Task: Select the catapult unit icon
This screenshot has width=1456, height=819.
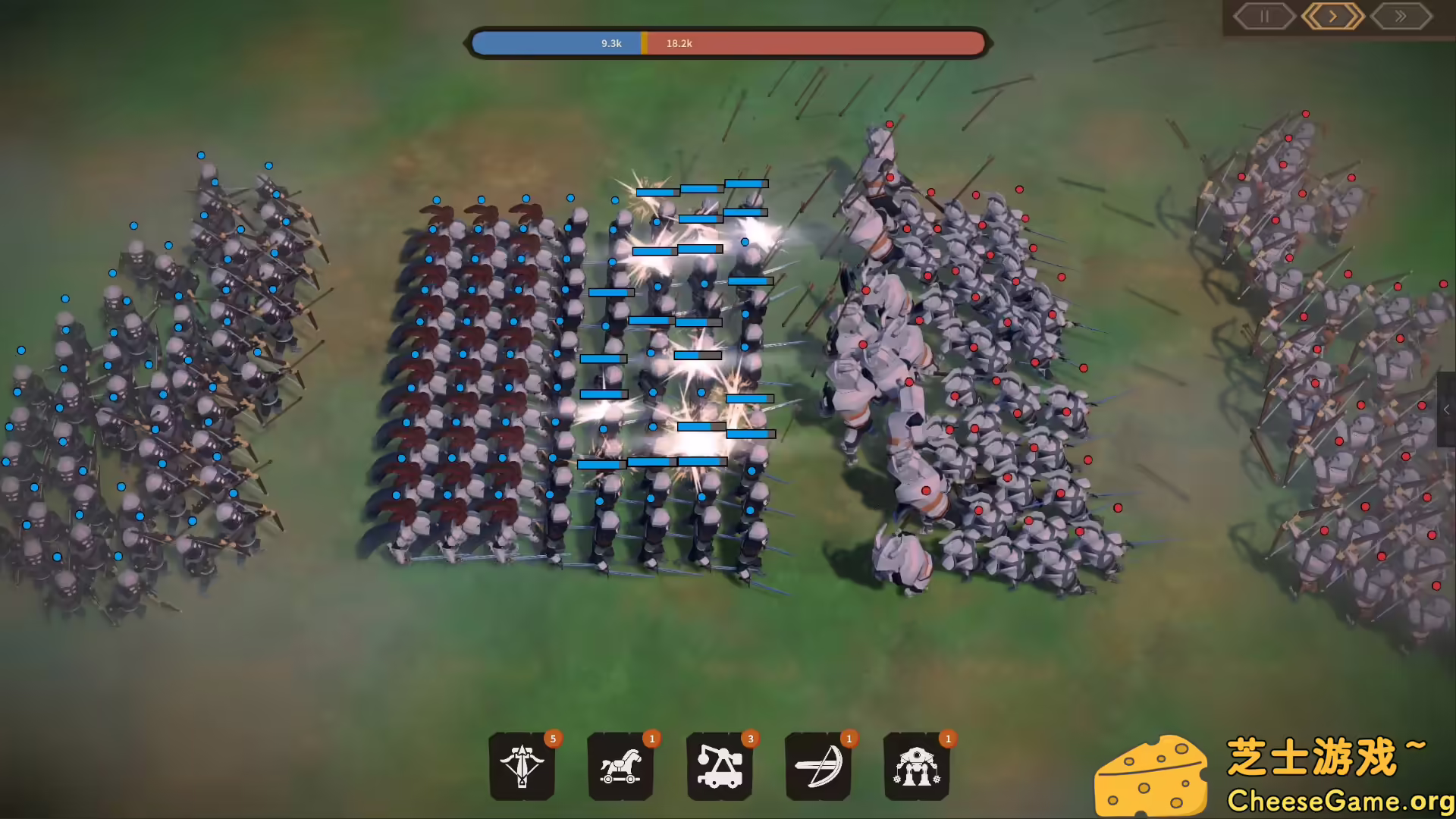Action: point(720,768)
